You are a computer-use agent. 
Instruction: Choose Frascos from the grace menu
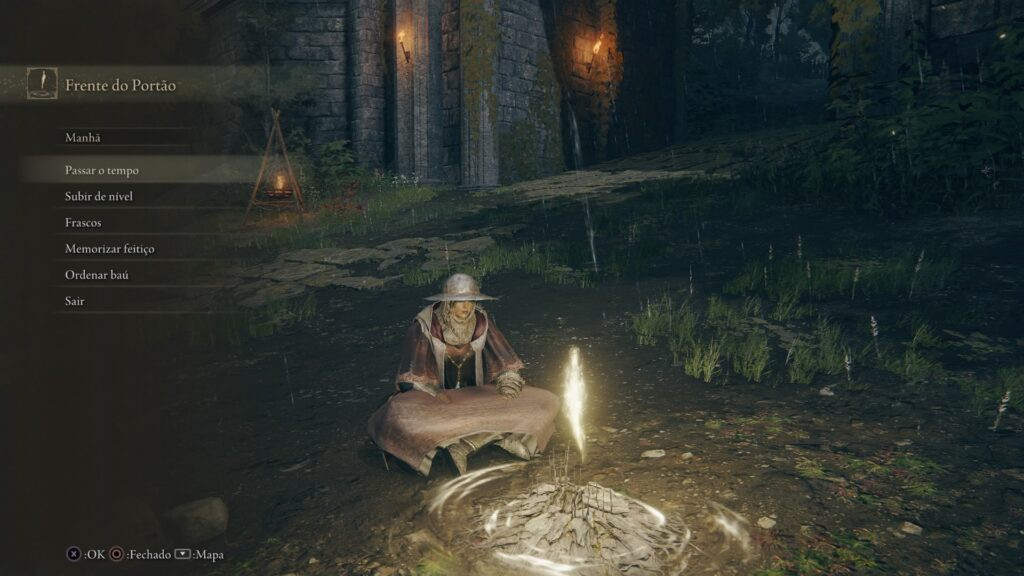(x=83, y=222)
